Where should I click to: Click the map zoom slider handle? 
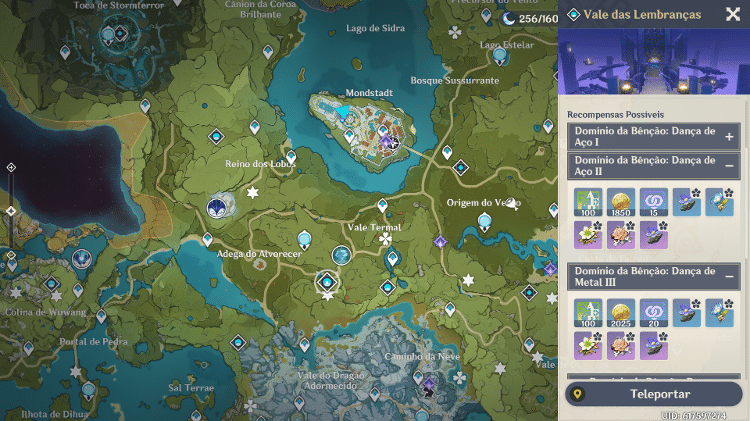[11, 211]
